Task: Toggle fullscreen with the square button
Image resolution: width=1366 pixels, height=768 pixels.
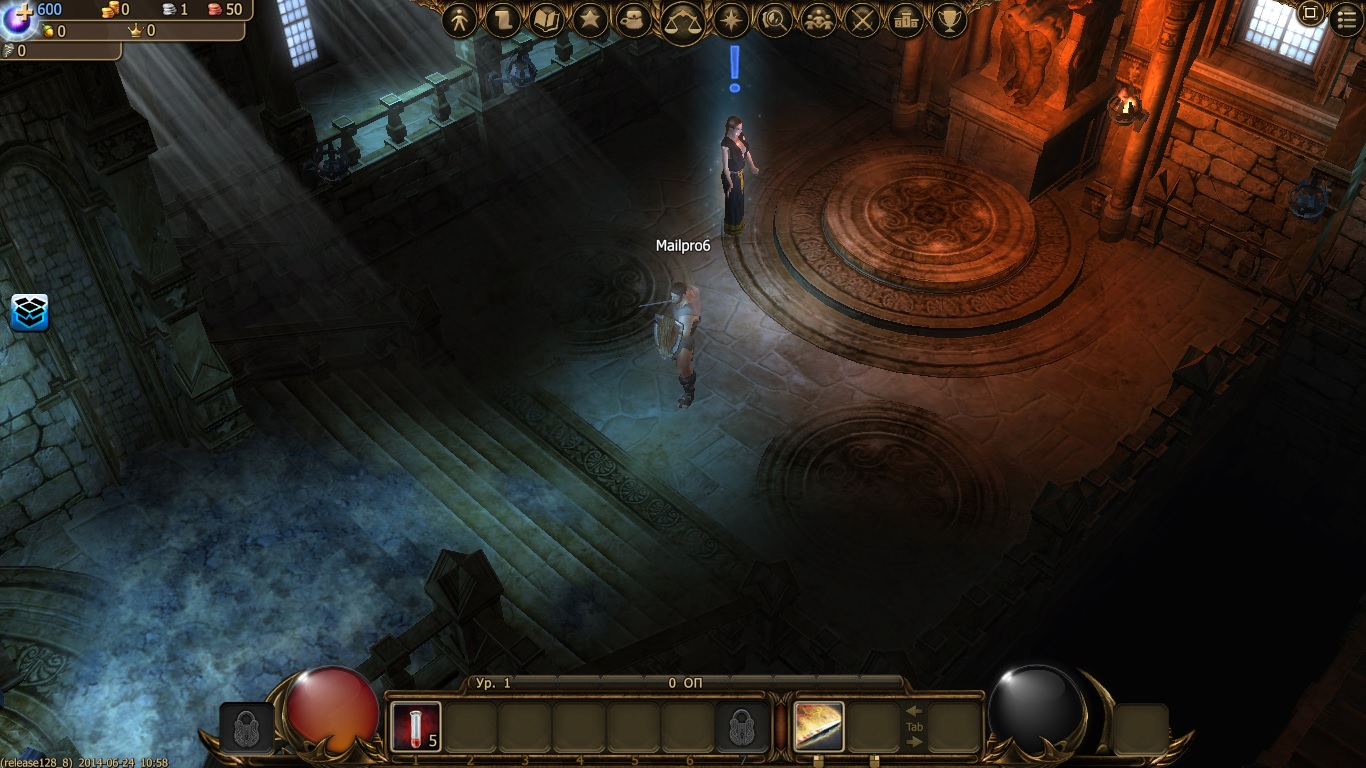Action: [x=1310, y=14]
